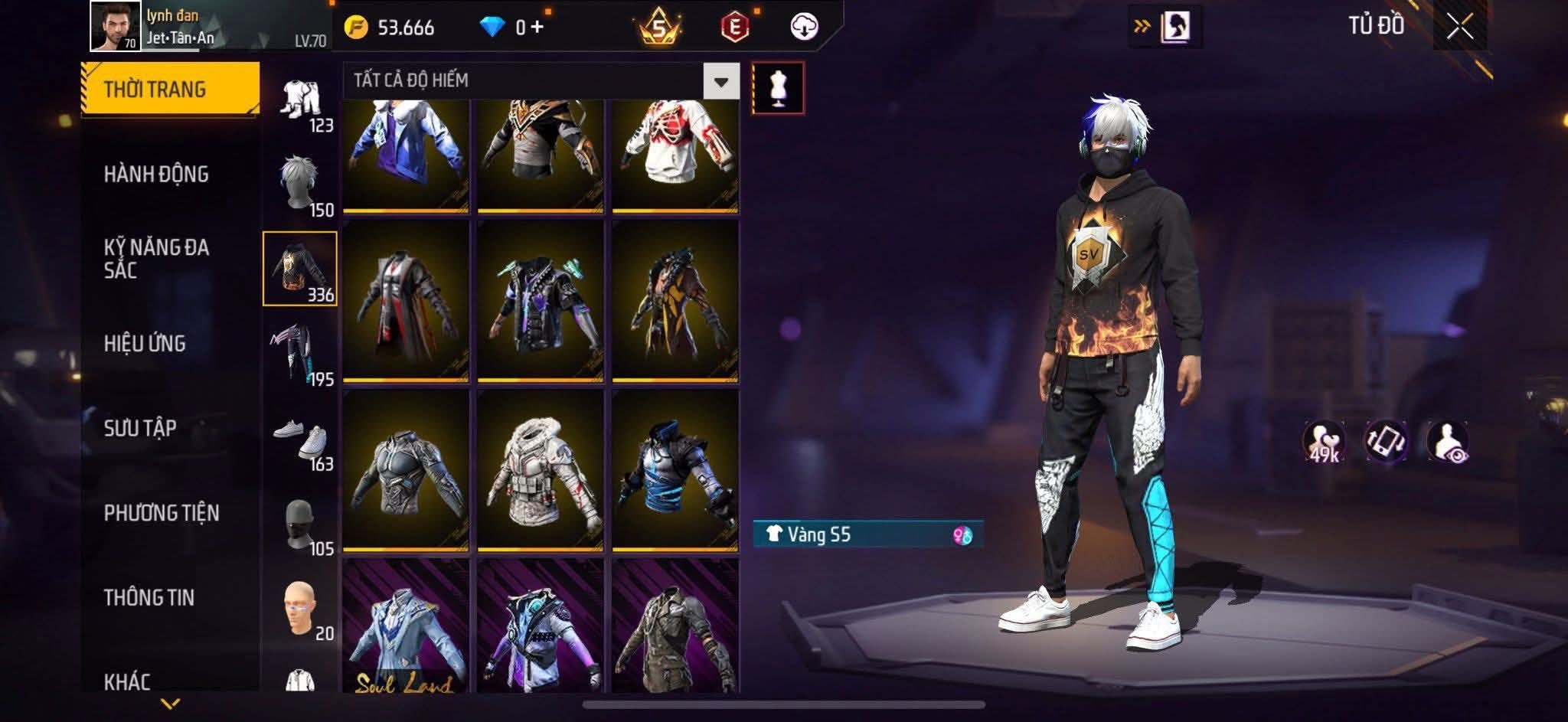Screen dimensions: 1568x722
Task: Select the KỸ NĂNG ĐA SẮC tab
Action: [156, 259]
